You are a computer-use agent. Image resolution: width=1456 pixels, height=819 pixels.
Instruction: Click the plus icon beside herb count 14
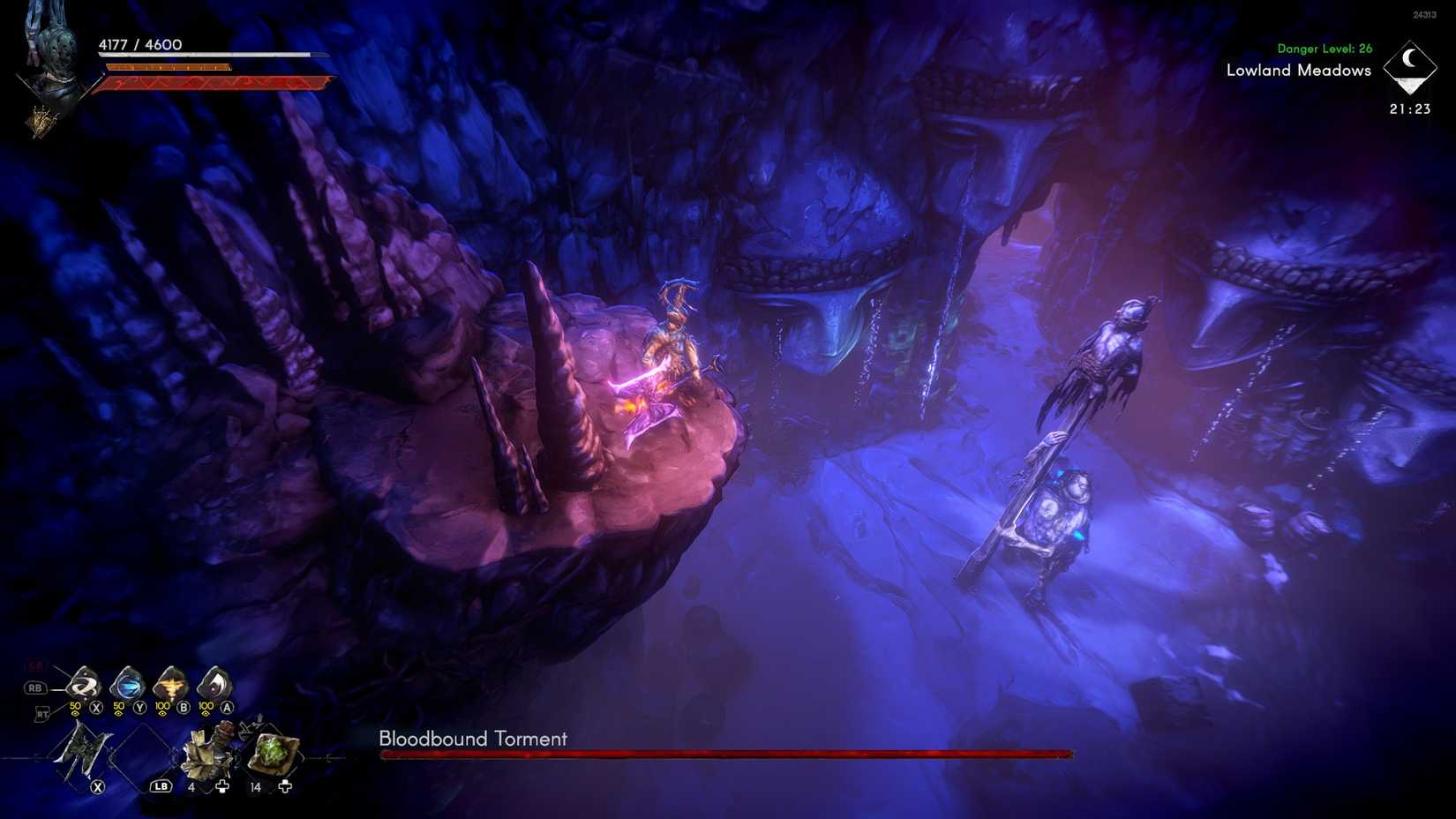click(x=284, y=785)
